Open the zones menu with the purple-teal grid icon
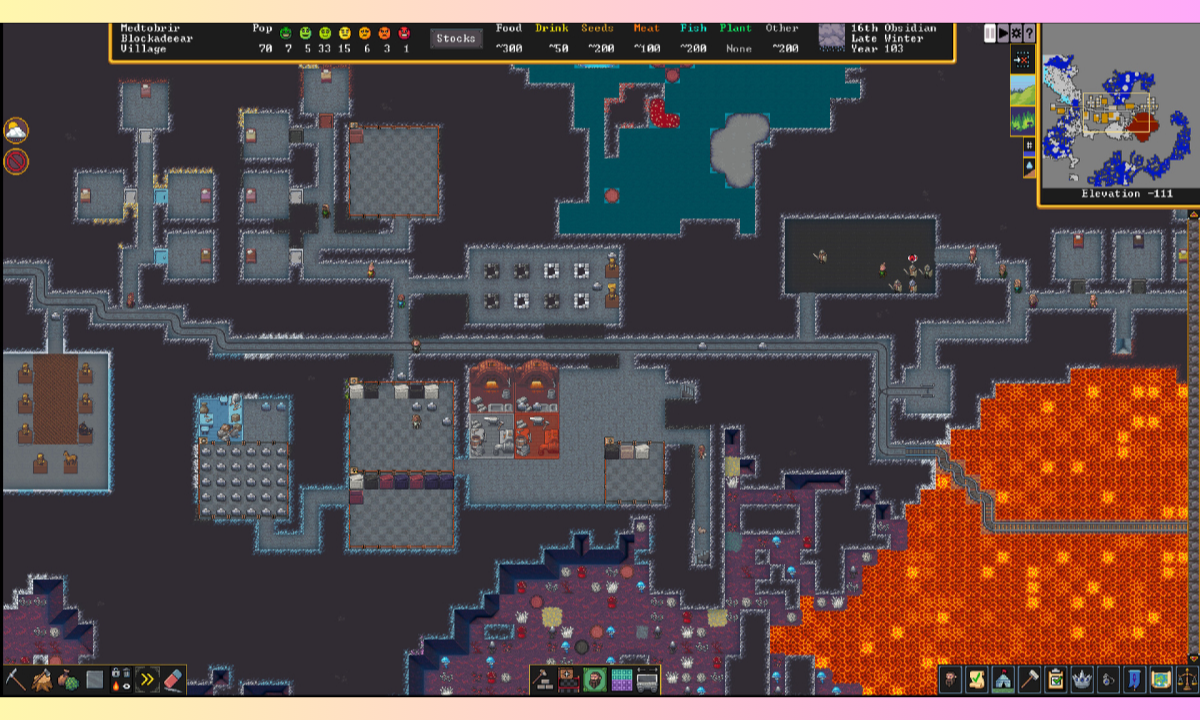The height and width of the screenshot is (720, 1200). tap(621, 680)
